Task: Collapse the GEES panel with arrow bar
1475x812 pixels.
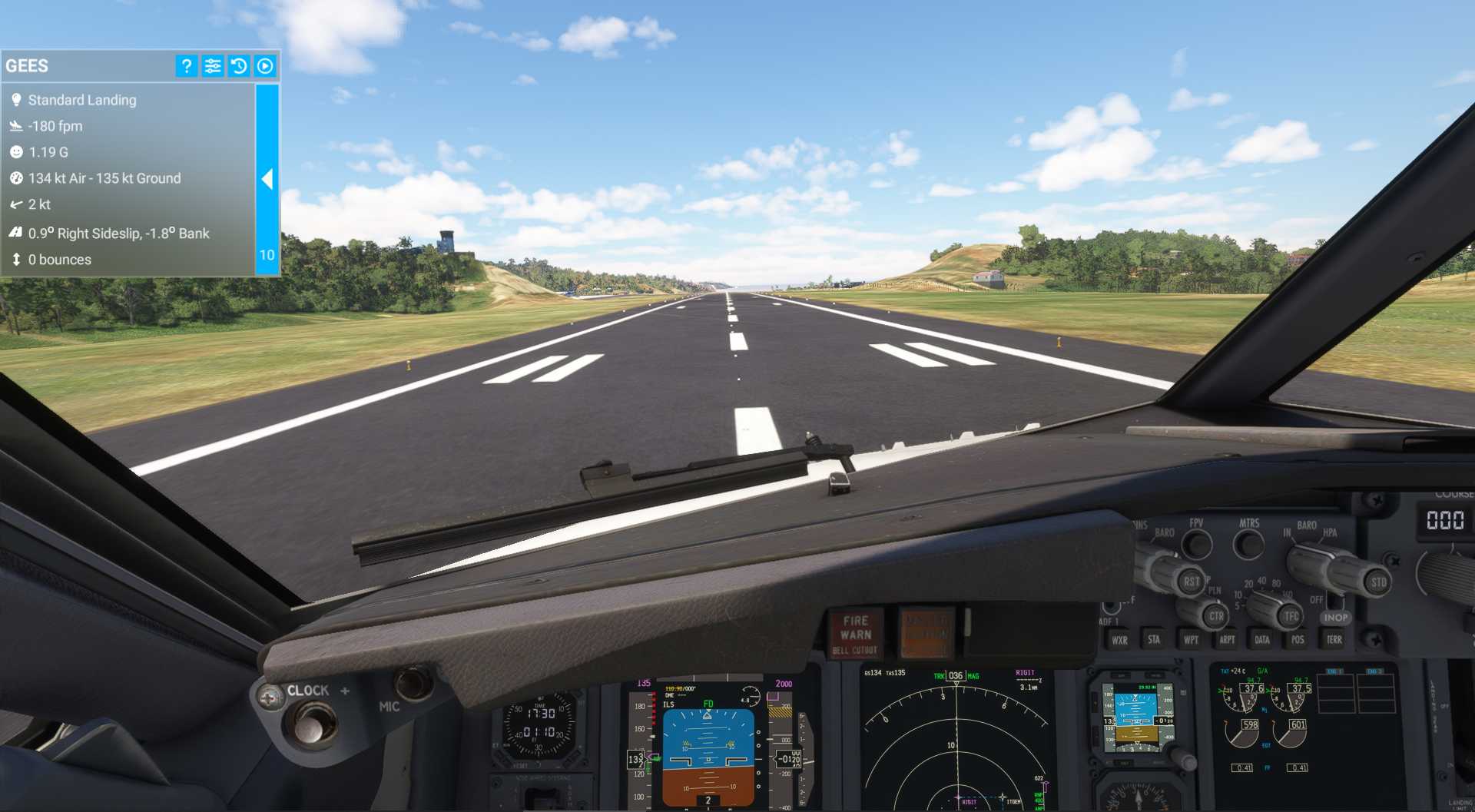Action: pos(267,179)
